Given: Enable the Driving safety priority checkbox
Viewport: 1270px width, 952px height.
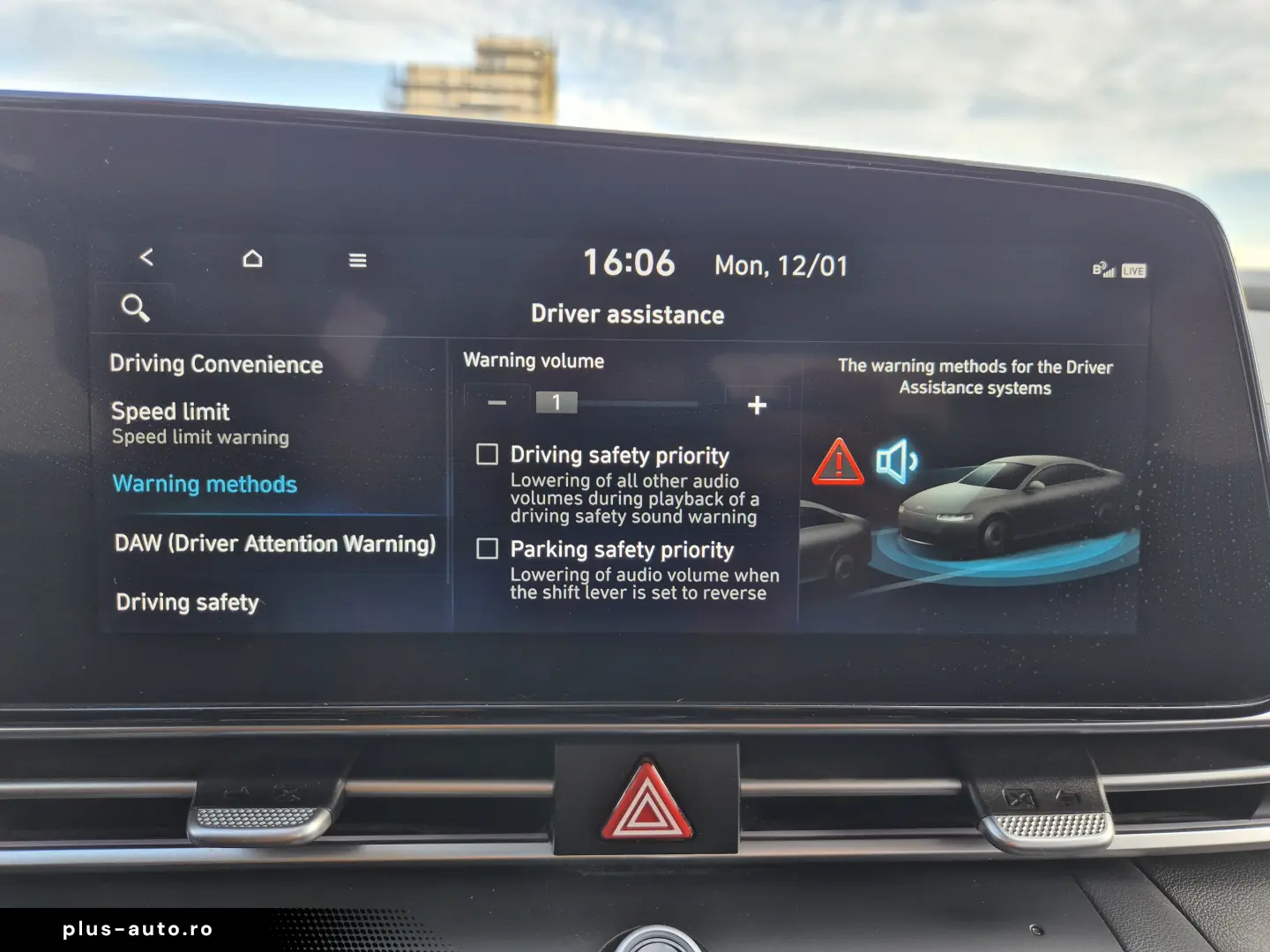Looking at the screenshot, I should click(487, 454).
